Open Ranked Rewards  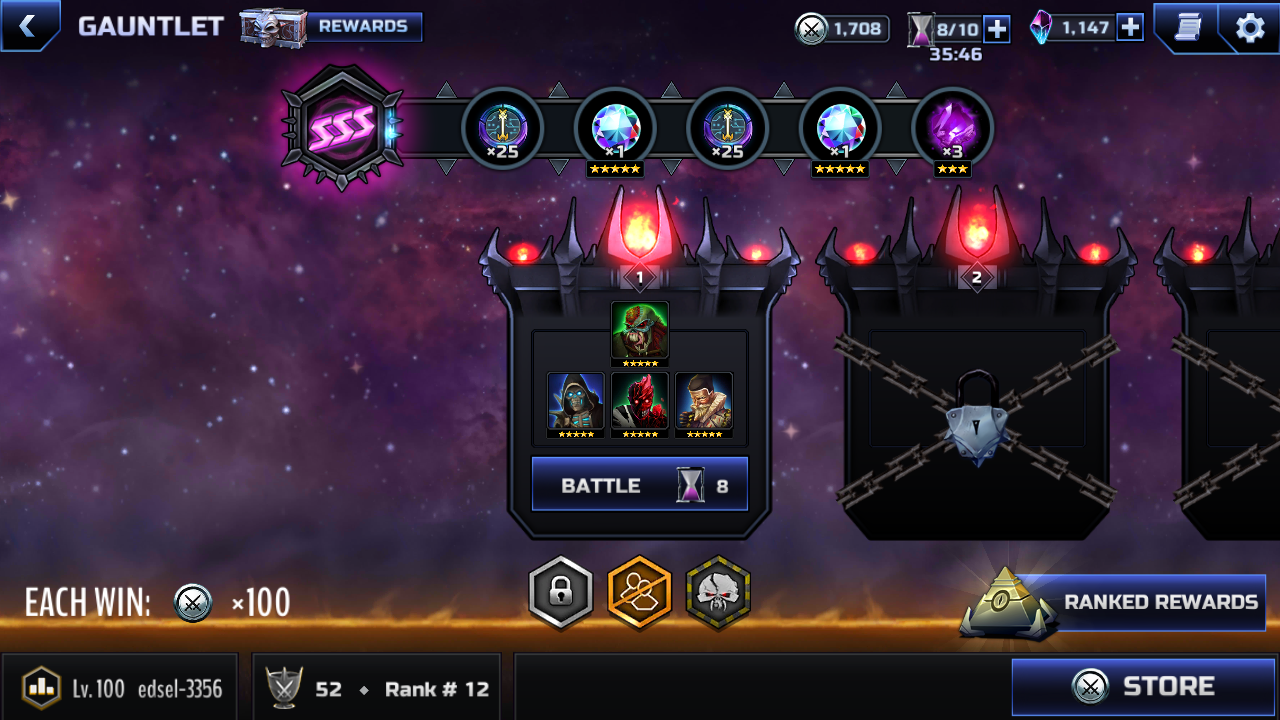coord(1140,602)
